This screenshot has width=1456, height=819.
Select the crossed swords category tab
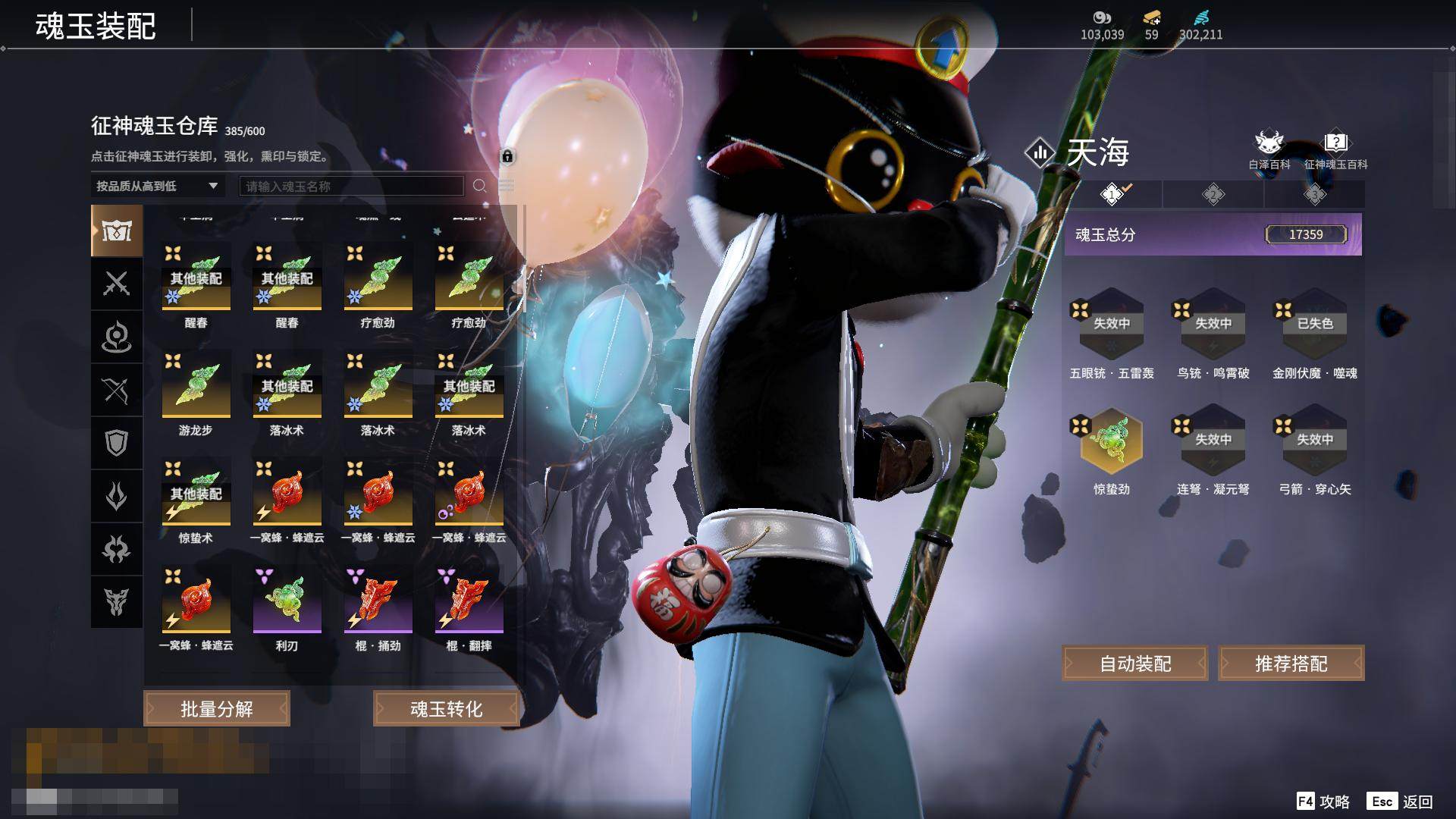pos(117,284)
